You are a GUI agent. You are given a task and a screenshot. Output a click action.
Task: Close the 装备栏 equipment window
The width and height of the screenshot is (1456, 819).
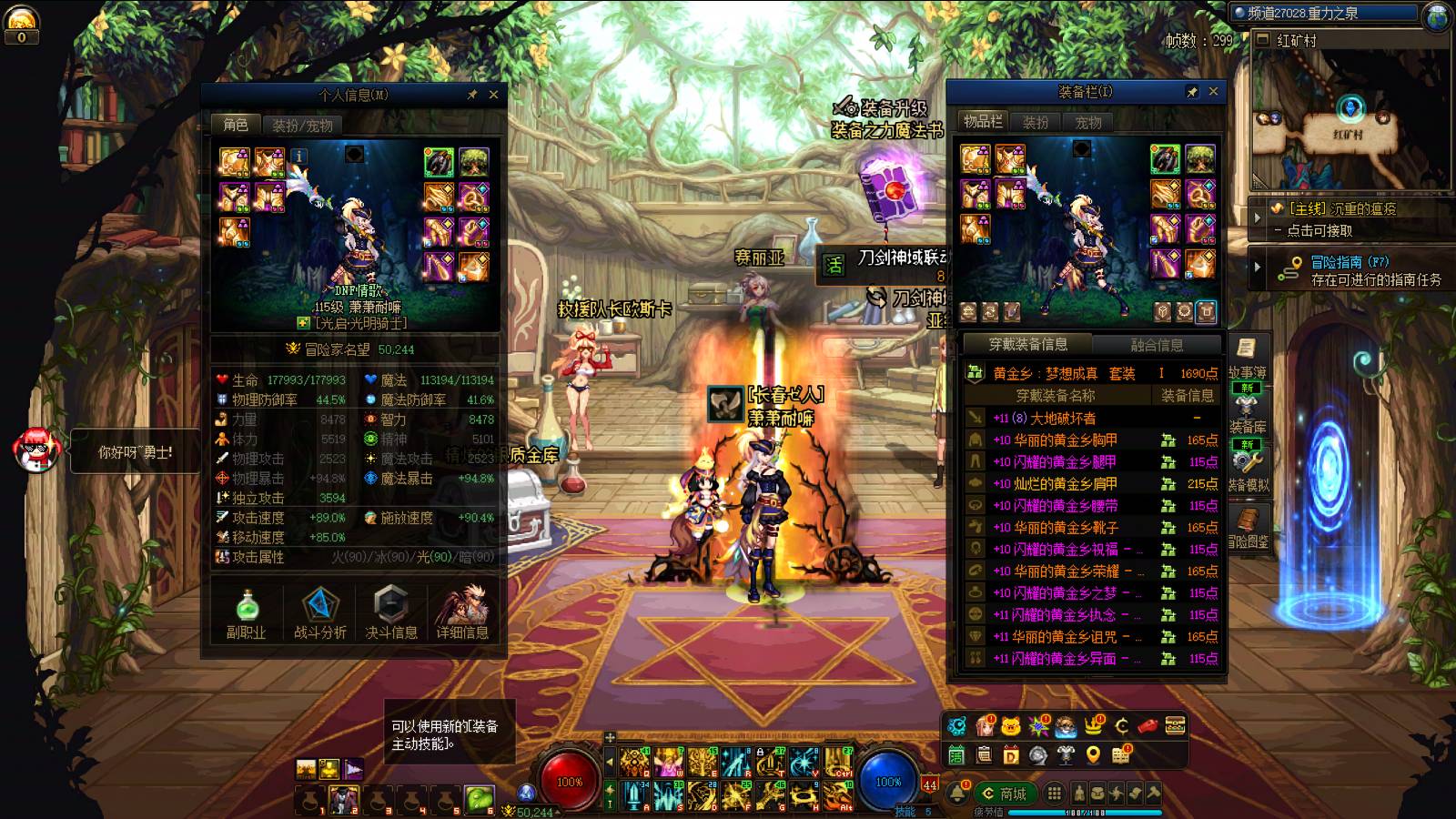coord(1213,92)
